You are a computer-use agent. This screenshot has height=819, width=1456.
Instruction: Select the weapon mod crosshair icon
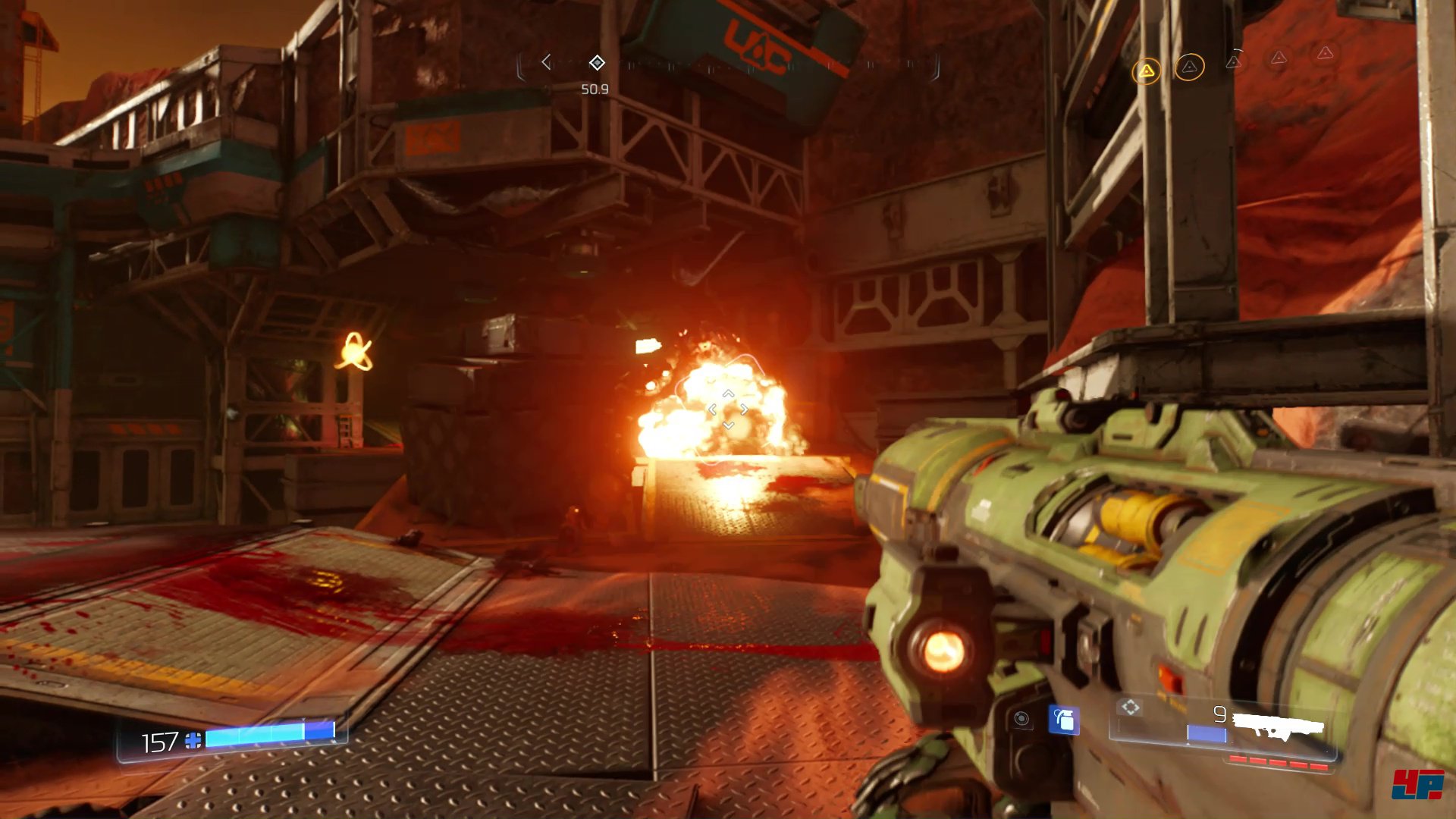pyautogui.click(x=1130, y=708)
